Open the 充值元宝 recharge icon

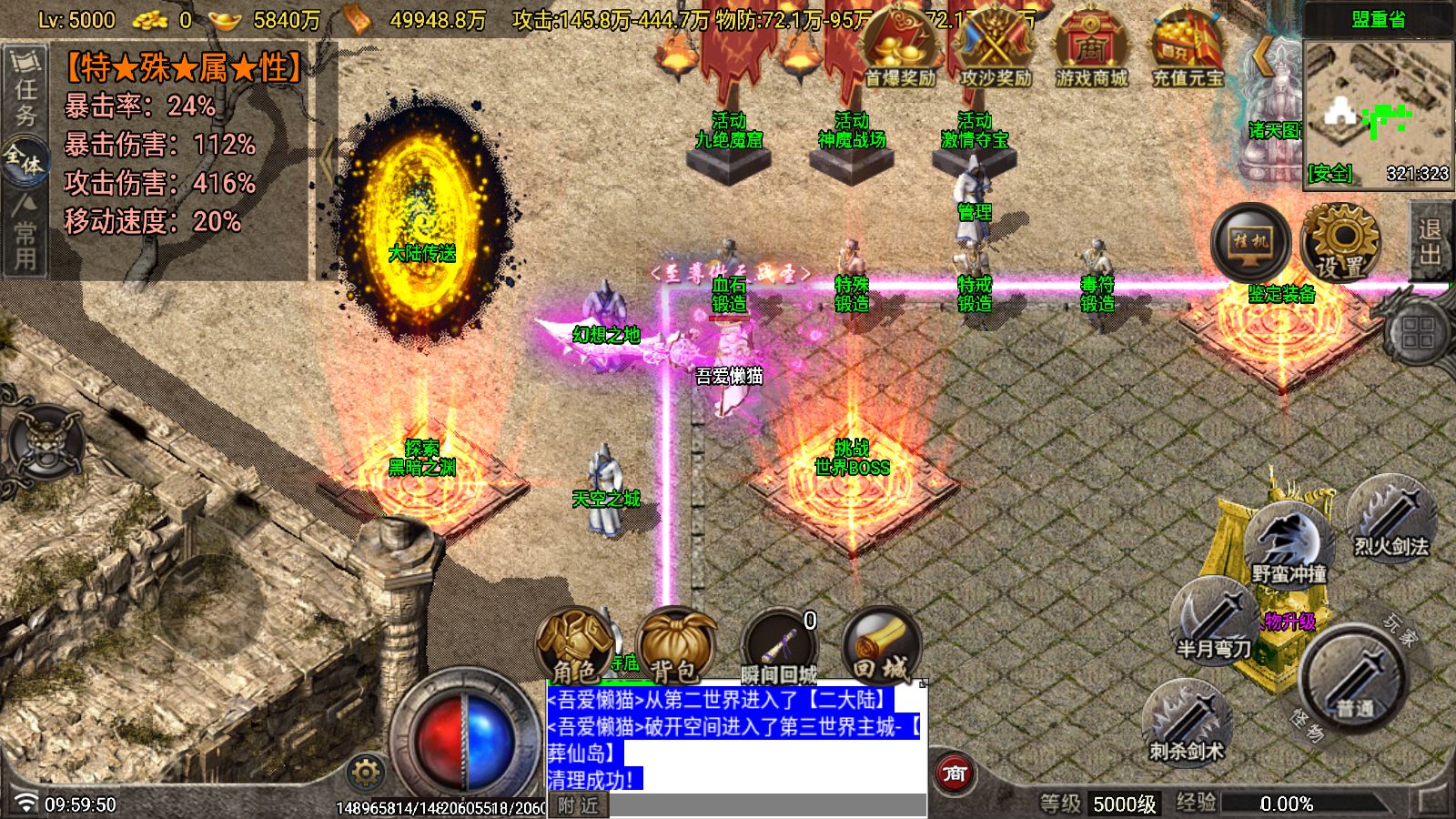click(x=1188, y=50)
